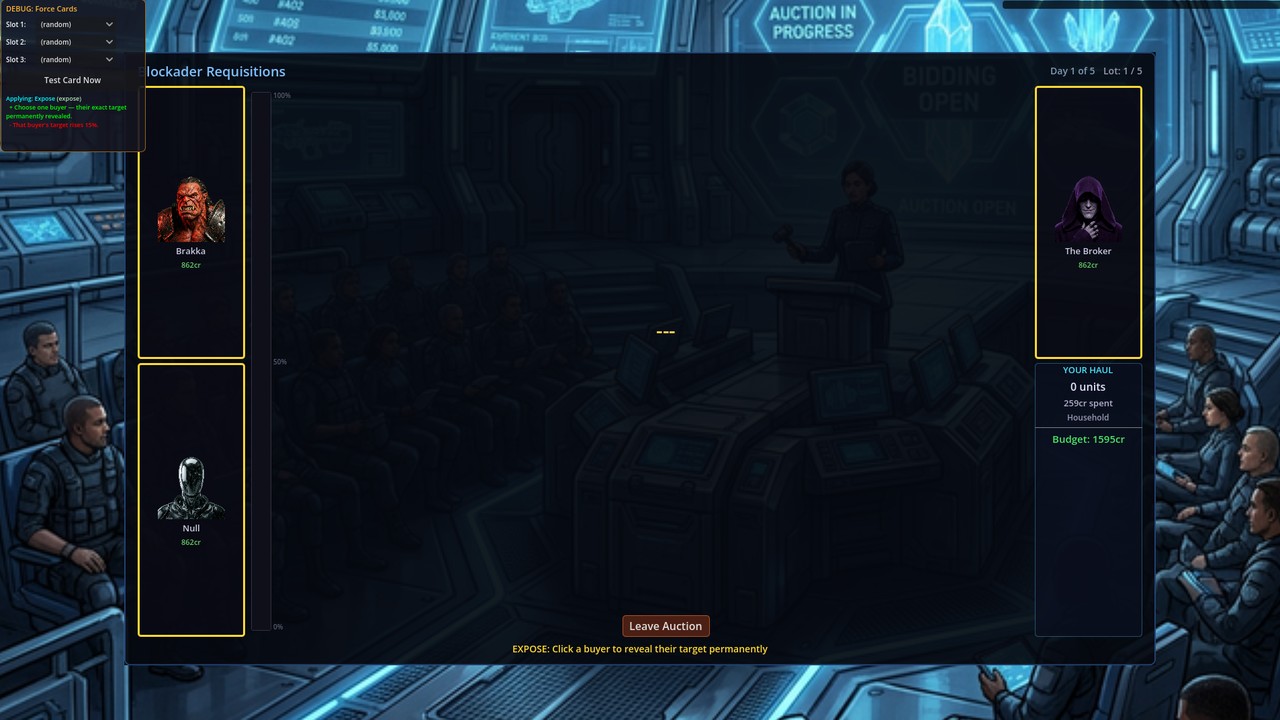Click Brakka's 862cr credit value

[190, 265]
